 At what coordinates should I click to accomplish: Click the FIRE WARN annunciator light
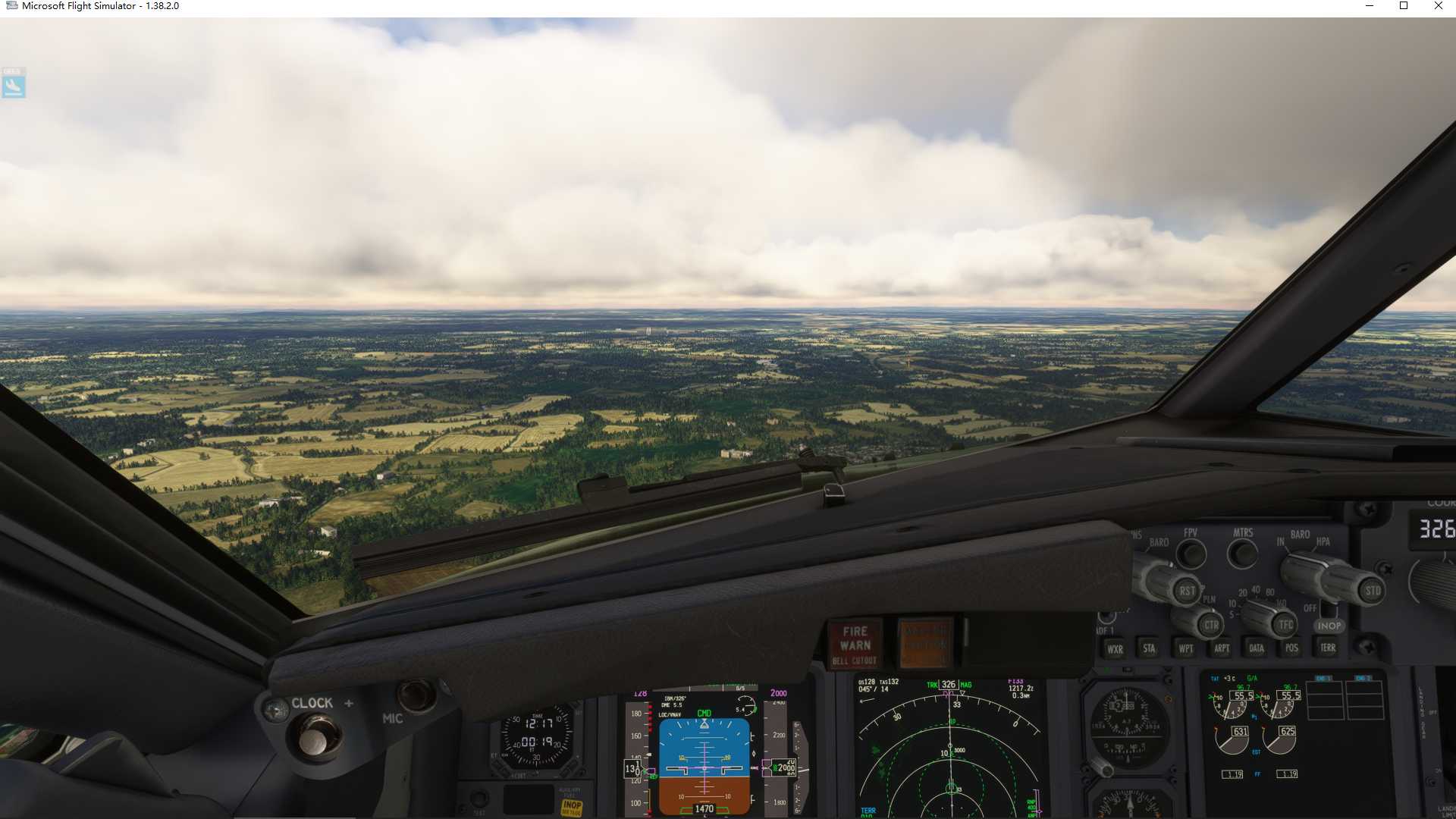pyautogui.click(x=854, y=639)
